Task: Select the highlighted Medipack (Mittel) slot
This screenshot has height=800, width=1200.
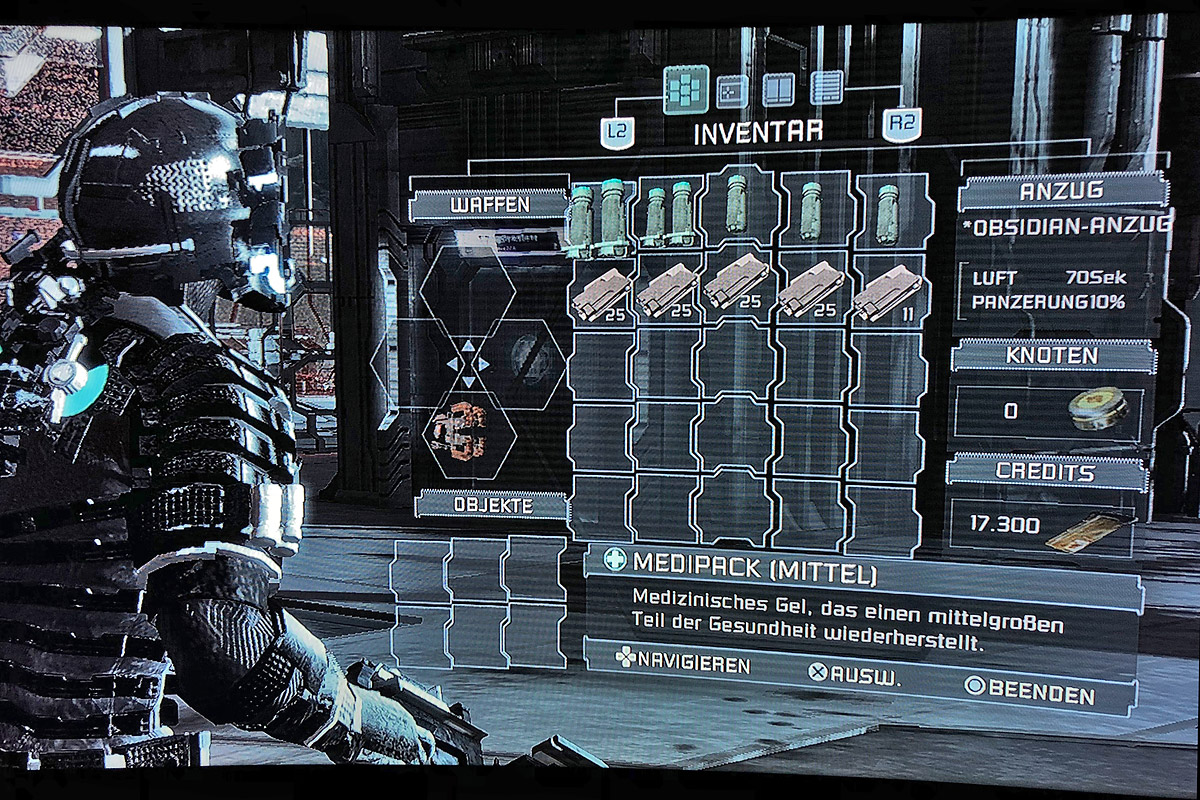Action: 738,210
